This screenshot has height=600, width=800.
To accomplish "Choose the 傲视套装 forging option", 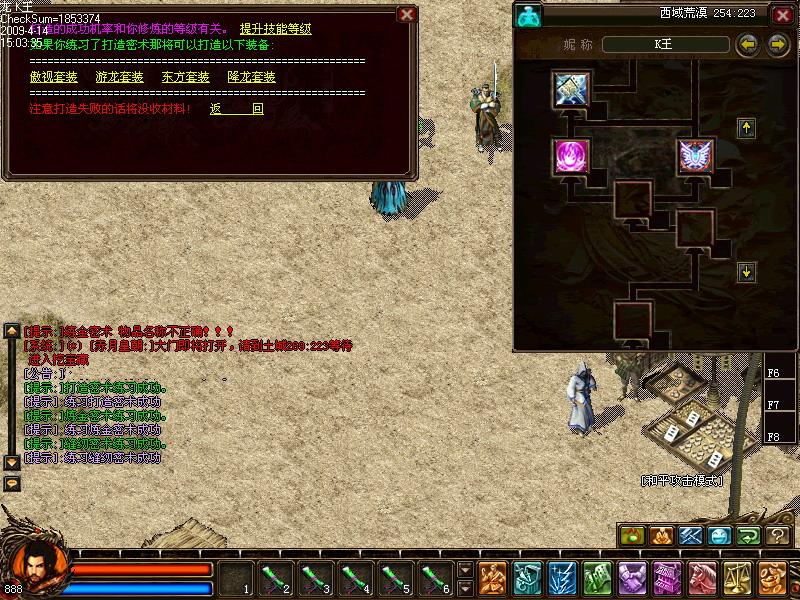I will pyautogui.click(x=54, y=77).
